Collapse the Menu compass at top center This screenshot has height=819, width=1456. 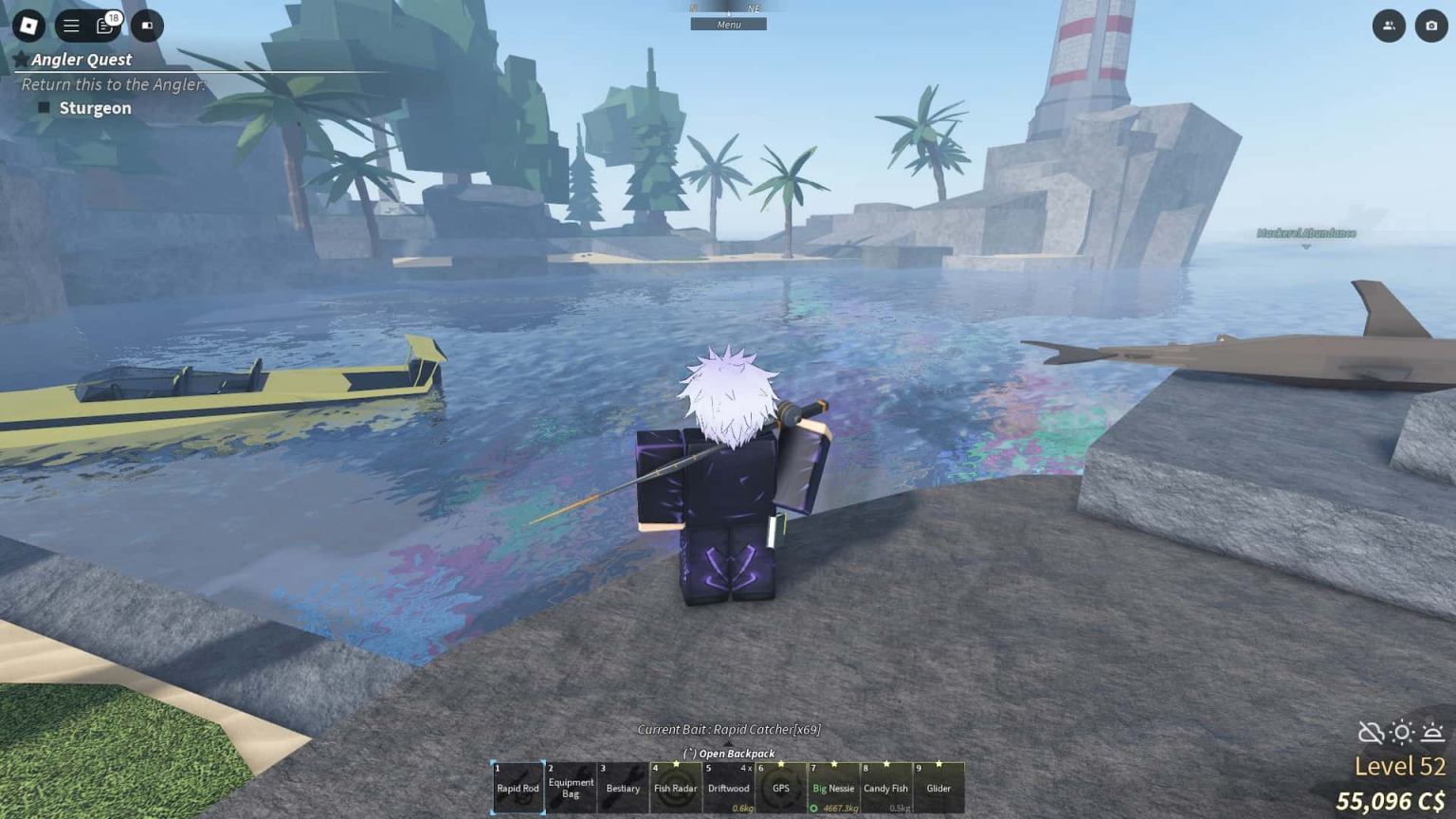(x=728, y=24)
